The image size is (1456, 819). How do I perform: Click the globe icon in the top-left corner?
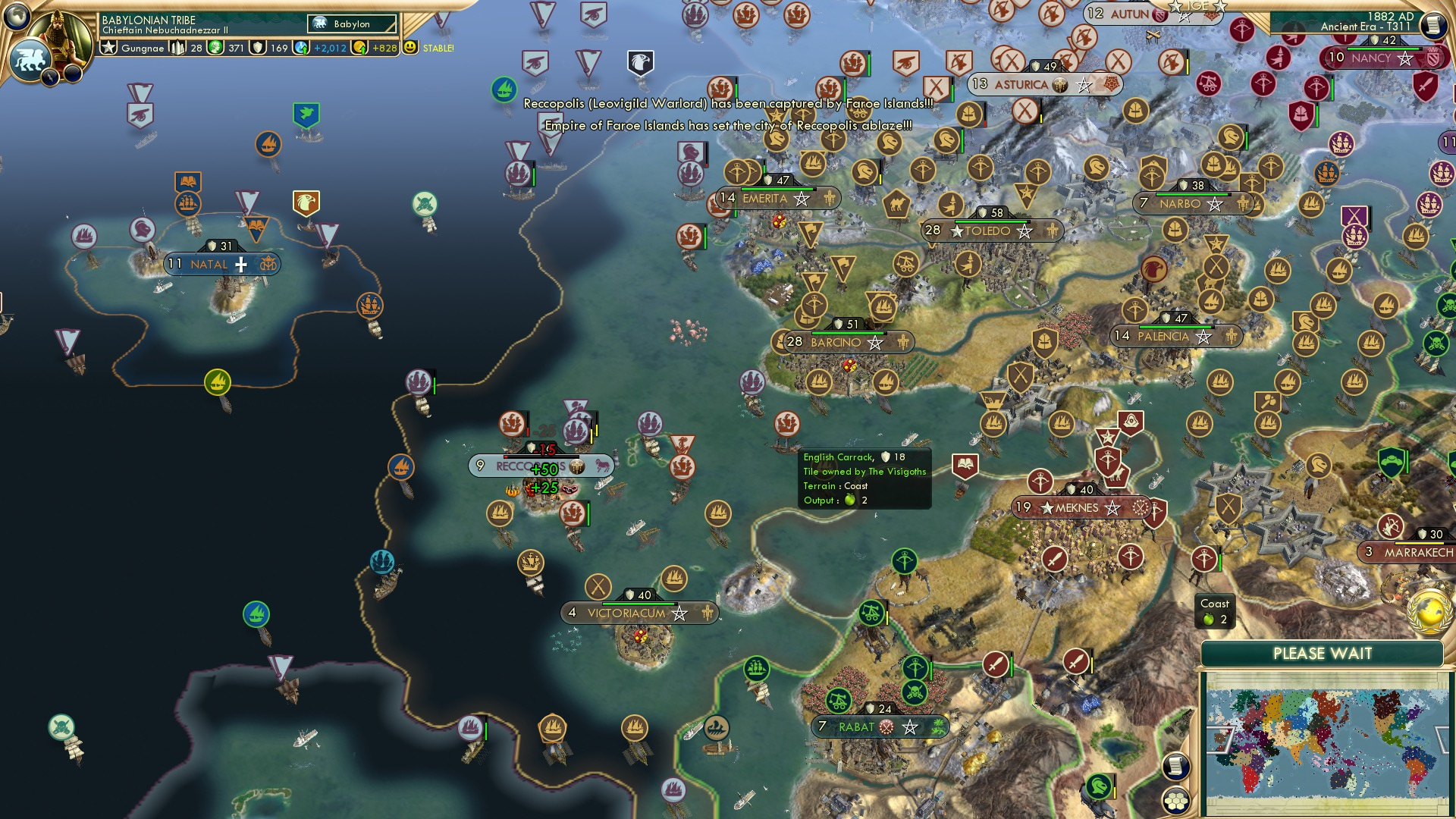tap(17, 17)
